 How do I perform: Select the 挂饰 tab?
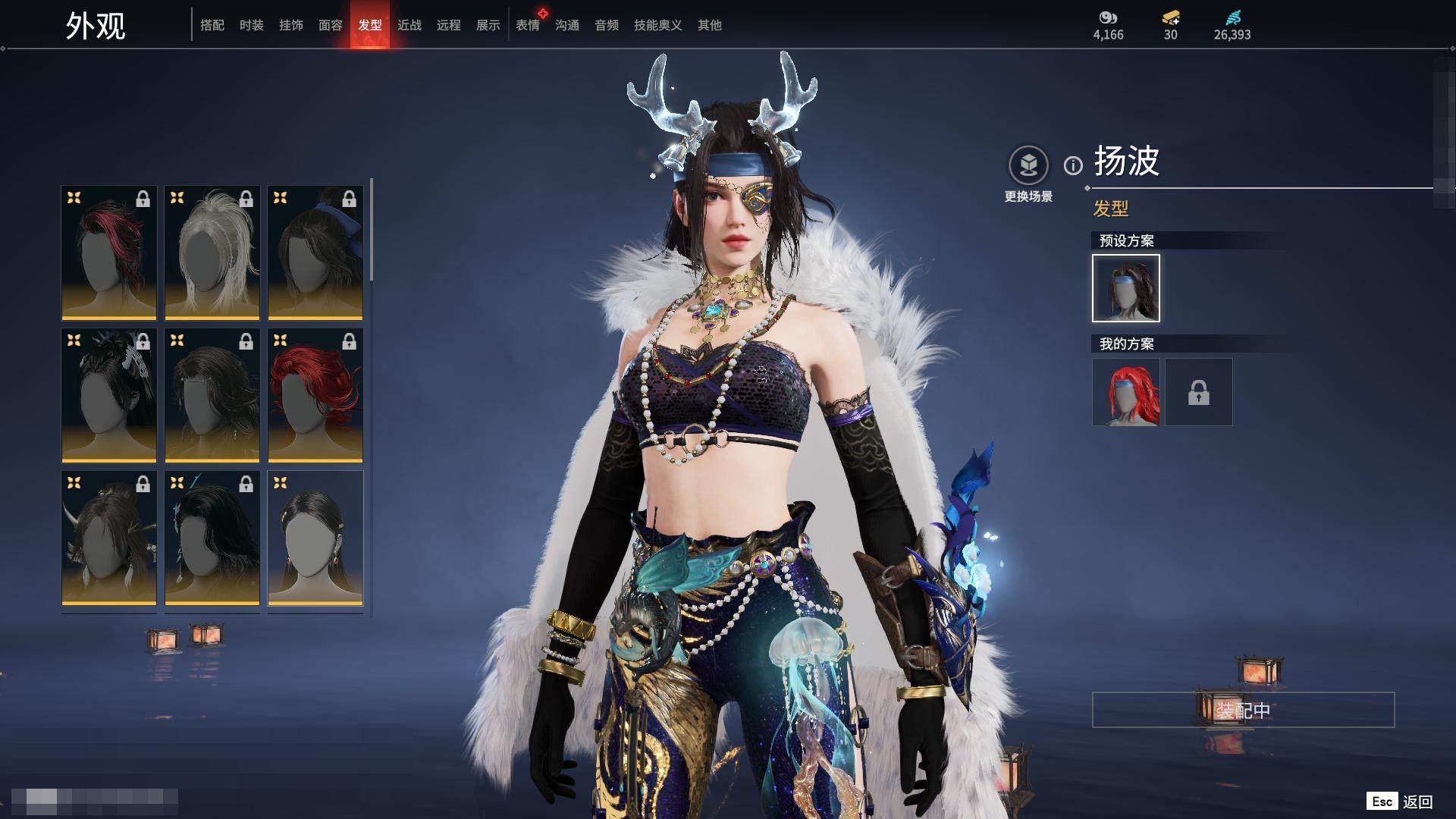click(291, 25)
